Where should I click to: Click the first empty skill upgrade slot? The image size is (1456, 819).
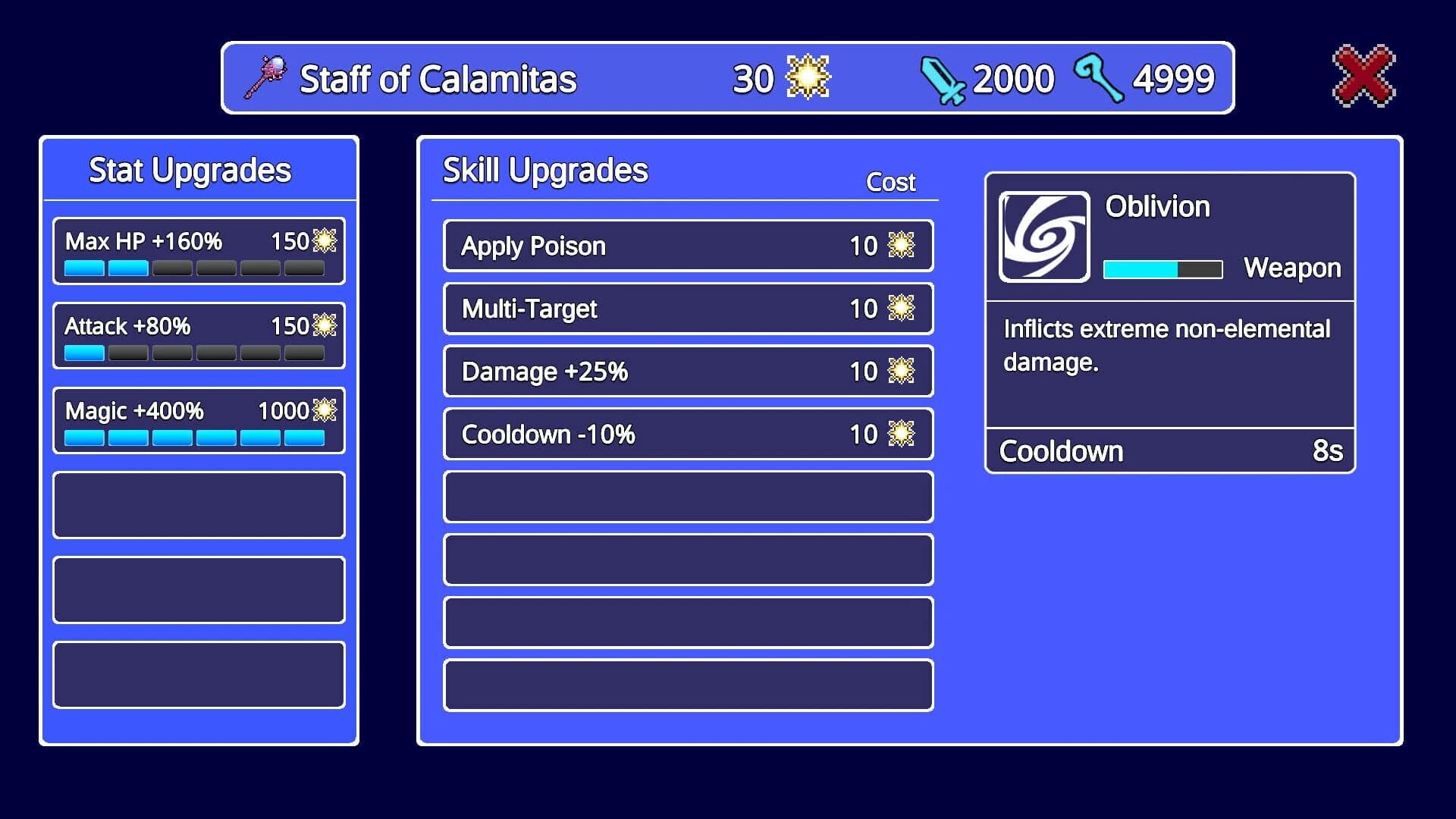pyautogui.click(x=687, y=497)
